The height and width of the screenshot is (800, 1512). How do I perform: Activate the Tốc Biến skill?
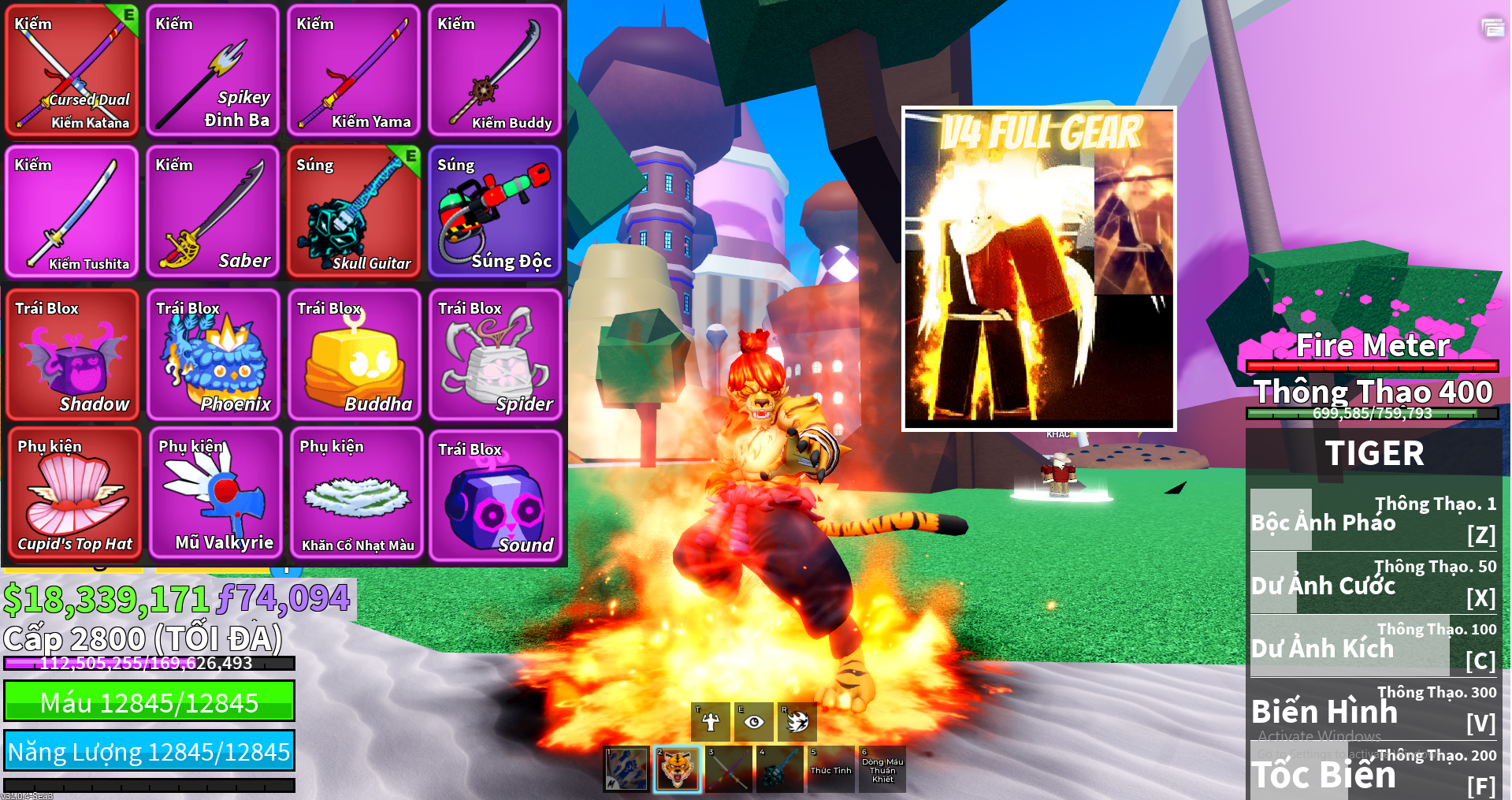(1373, 772)
